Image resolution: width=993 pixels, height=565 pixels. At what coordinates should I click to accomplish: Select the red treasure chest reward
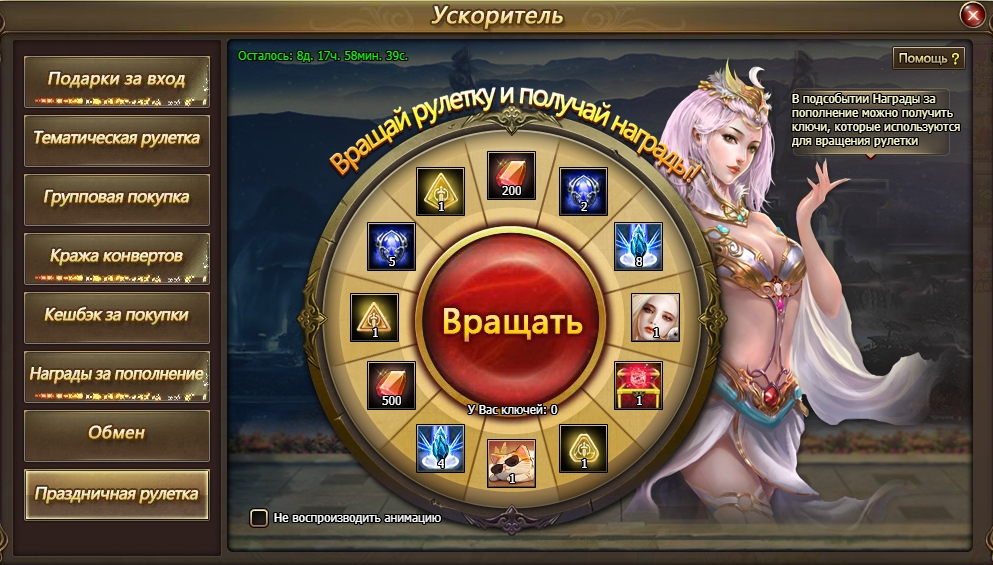[637, 386]
